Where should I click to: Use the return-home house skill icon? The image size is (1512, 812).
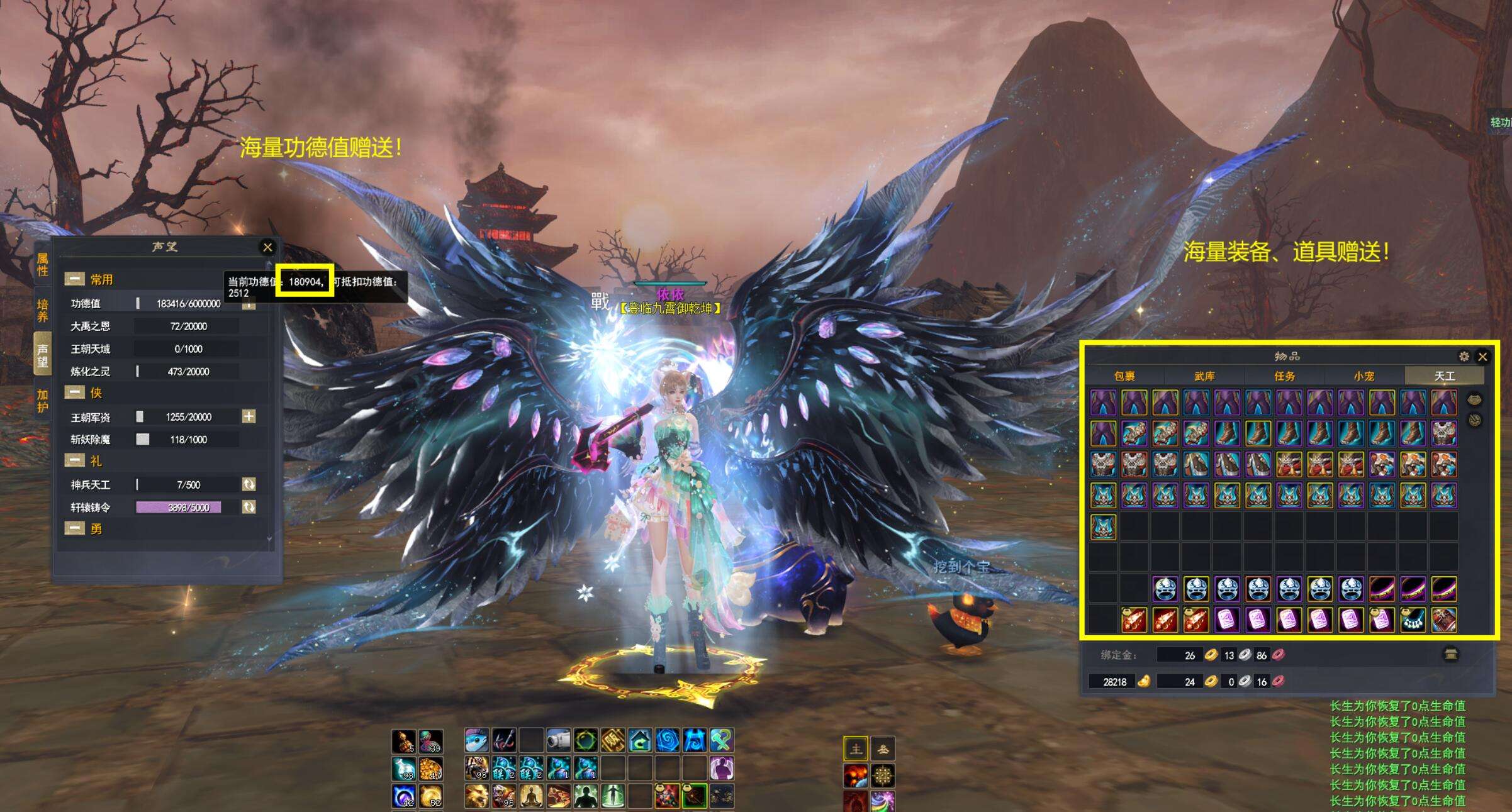pyautogui.click(x=640, y=740)
